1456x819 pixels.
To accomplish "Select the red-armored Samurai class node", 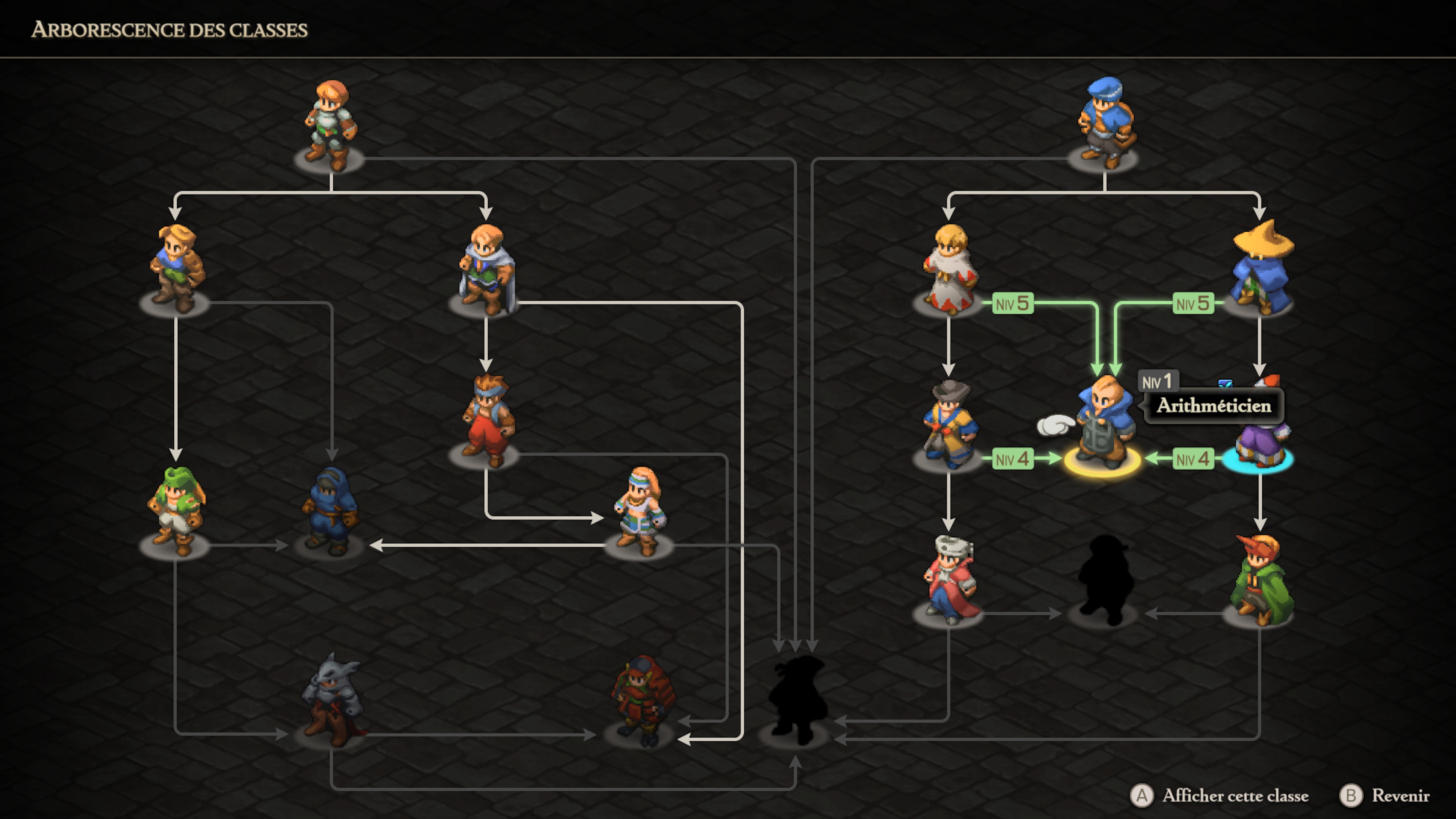I will point(642,701).
